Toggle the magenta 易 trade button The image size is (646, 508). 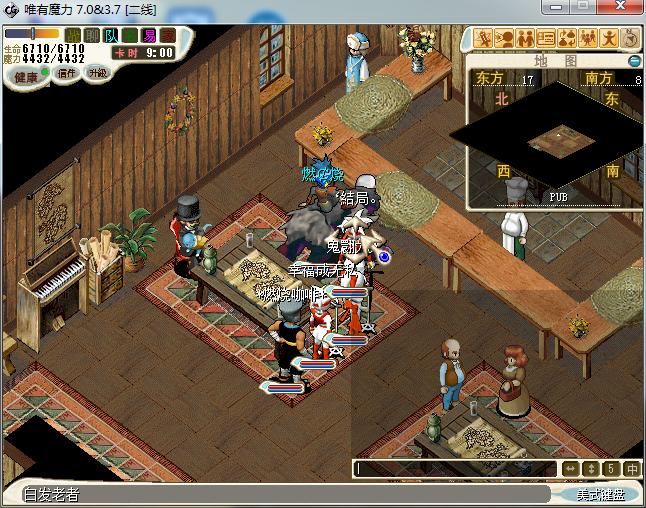(147, 36)
